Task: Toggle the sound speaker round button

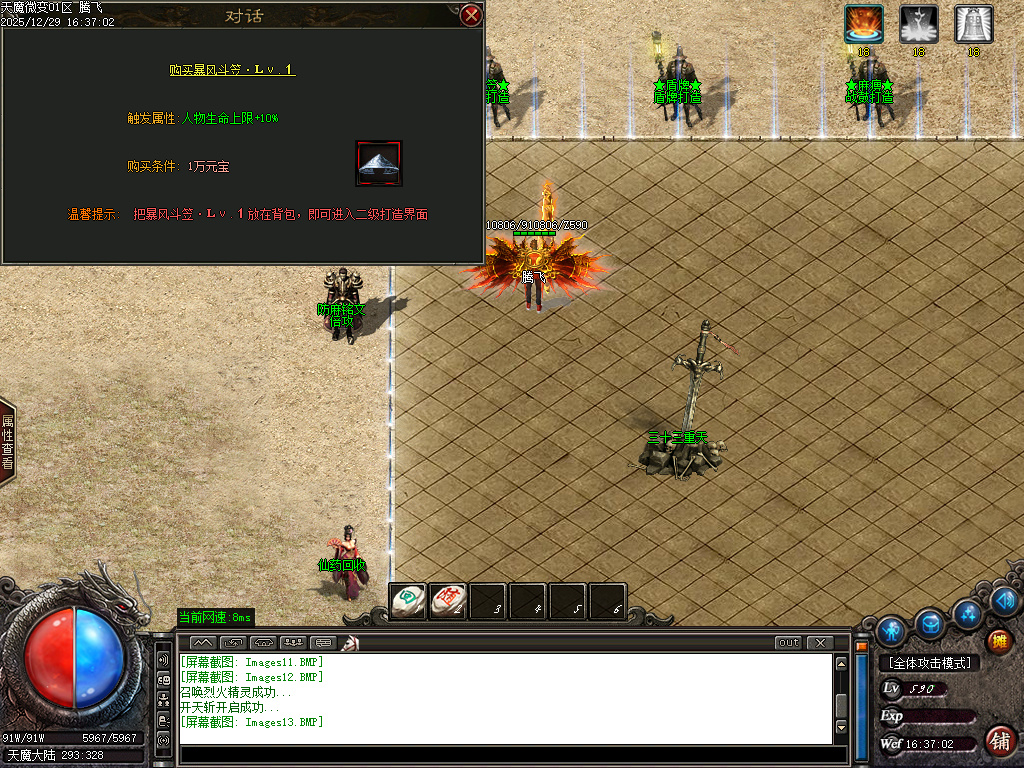Action: [x=1005, y=600]
